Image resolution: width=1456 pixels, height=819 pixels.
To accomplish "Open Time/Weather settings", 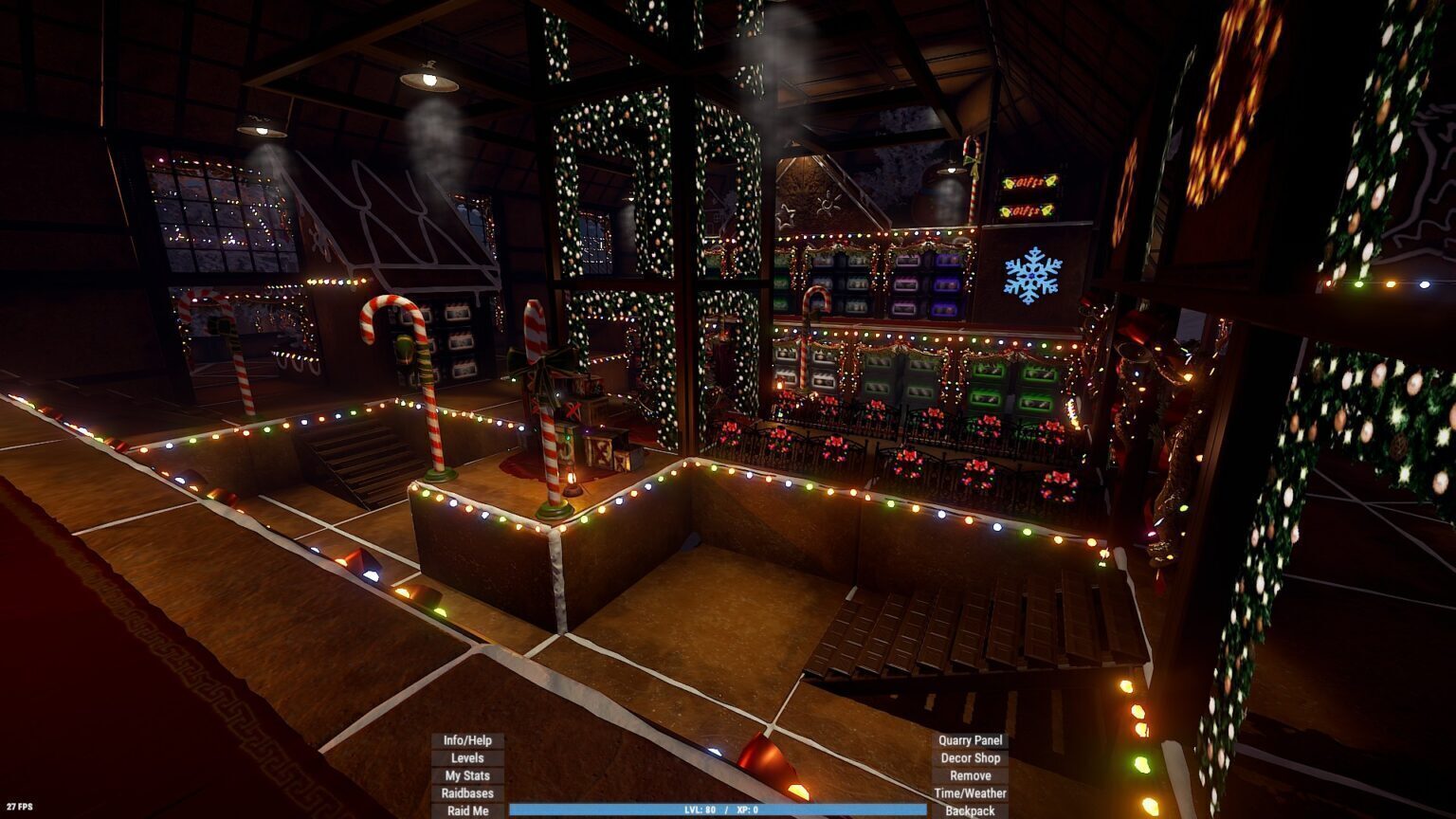I will pos(970,793).
